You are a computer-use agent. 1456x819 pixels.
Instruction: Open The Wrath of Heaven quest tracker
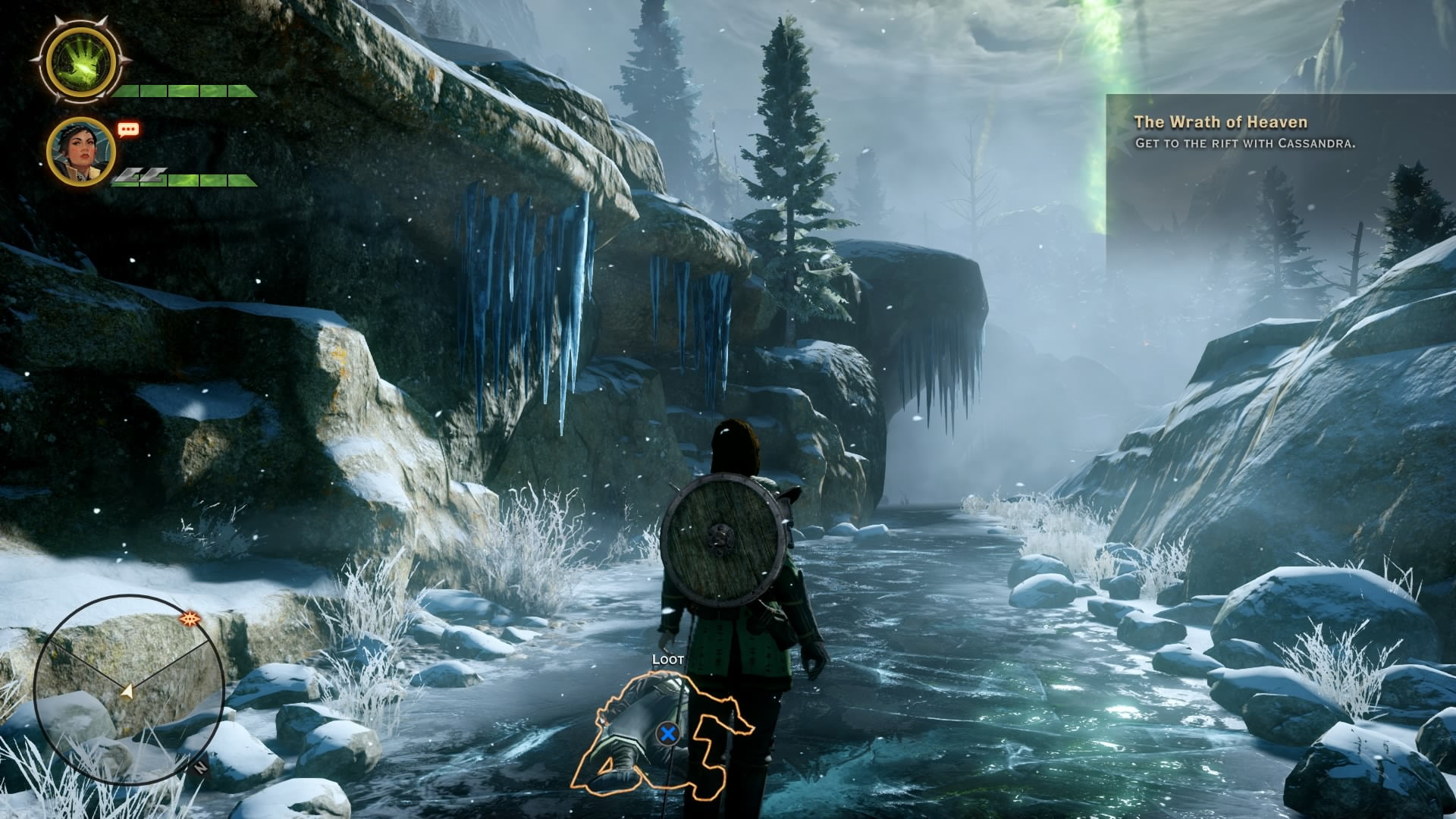pos(1220,122)
